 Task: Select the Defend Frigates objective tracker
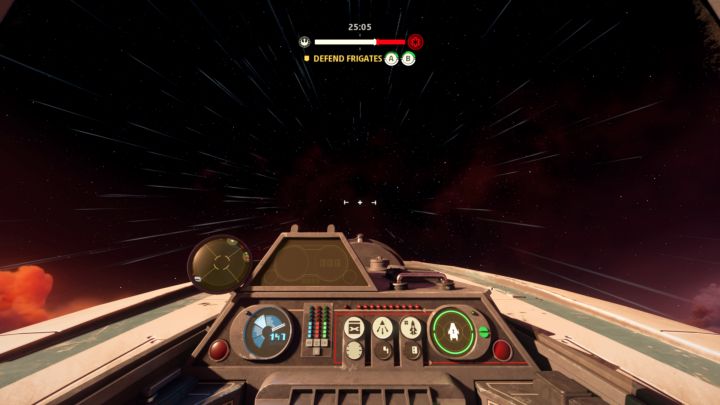pos(347,59)
